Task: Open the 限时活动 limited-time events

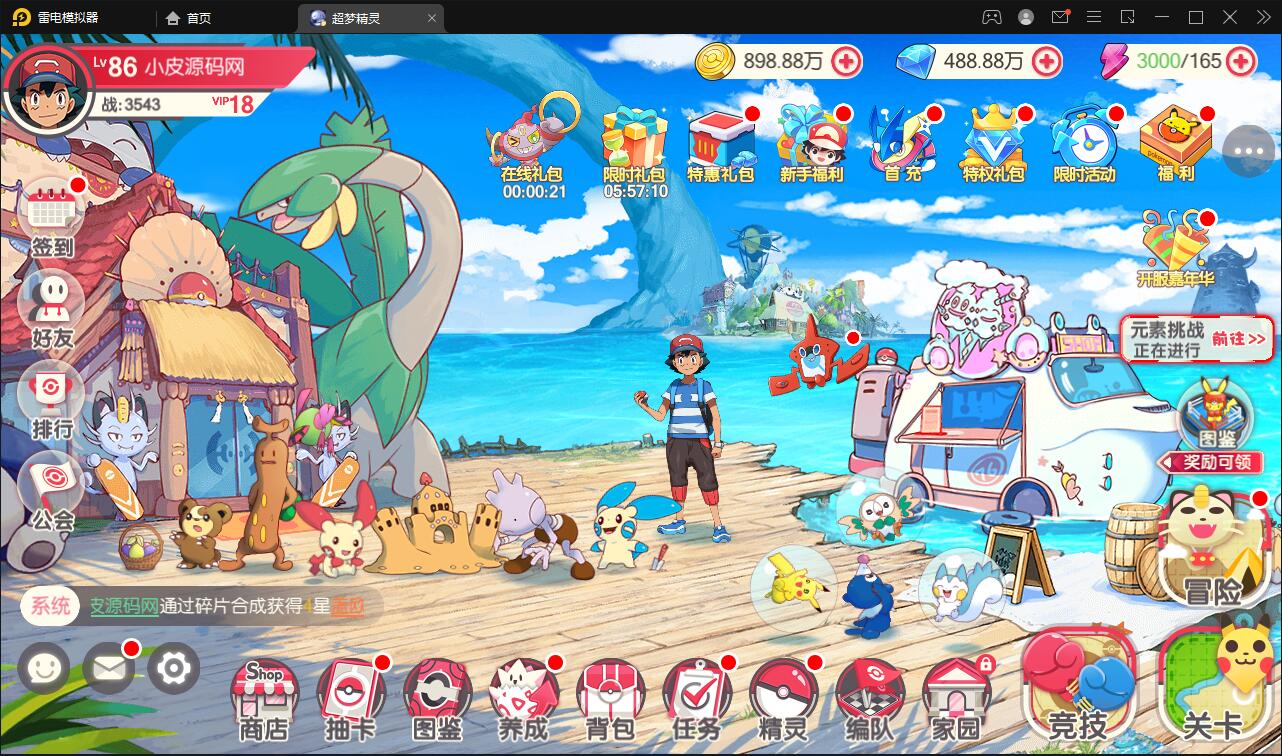Action: pos(1084,140)
